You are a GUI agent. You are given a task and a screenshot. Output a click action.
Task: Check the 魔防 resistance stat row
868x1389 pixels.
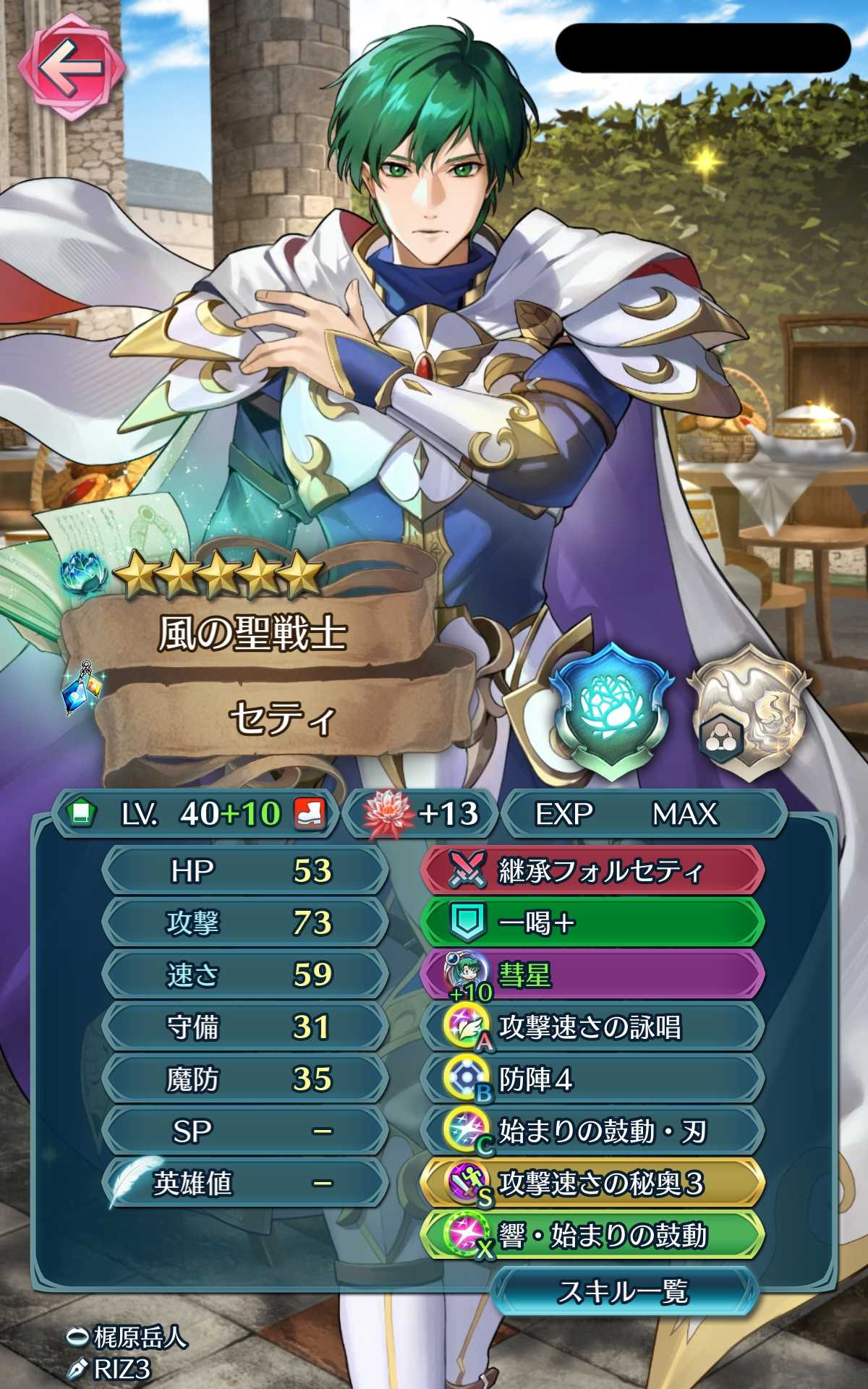(x=244, y=1079)
